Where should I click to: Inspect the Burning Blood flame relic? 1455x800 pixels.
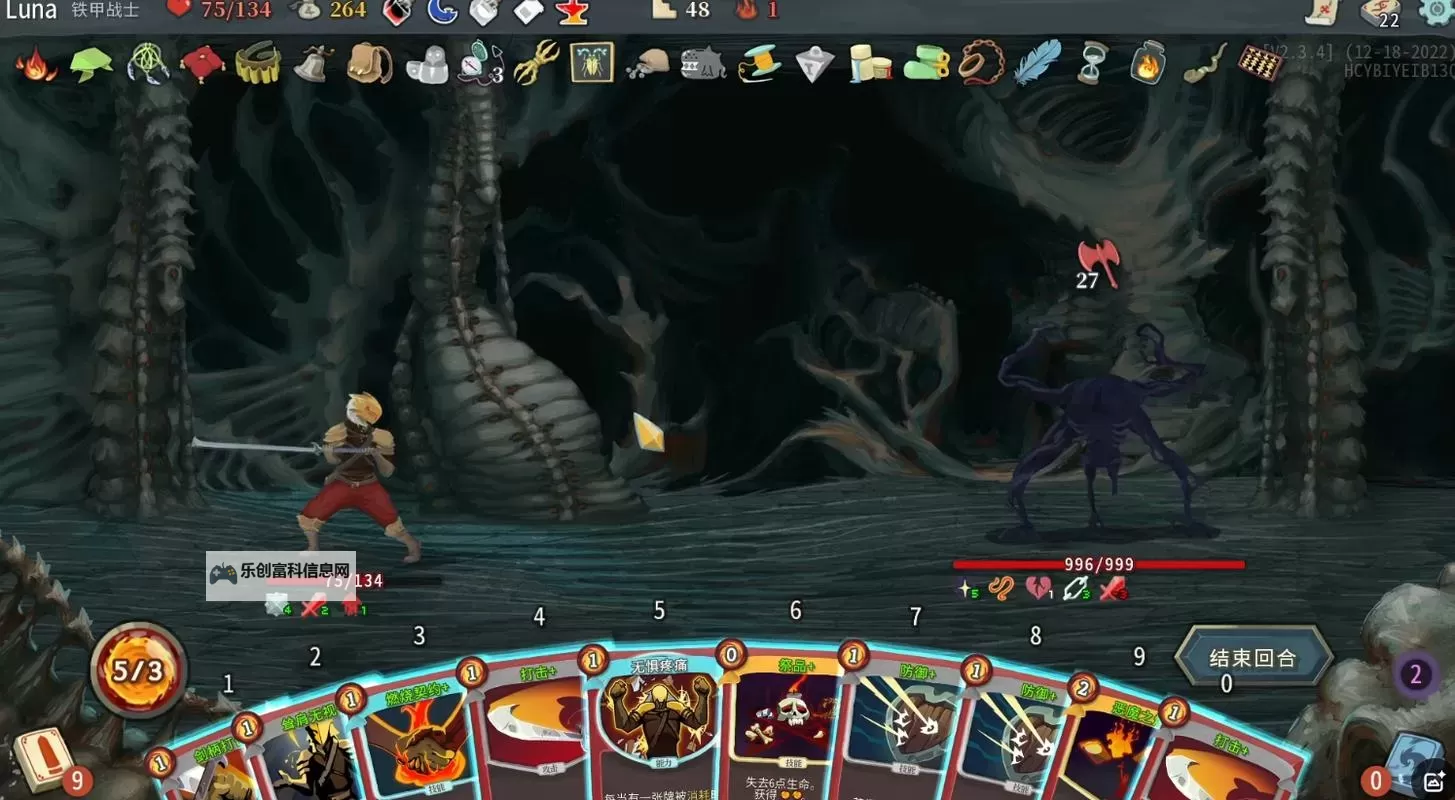36,65
